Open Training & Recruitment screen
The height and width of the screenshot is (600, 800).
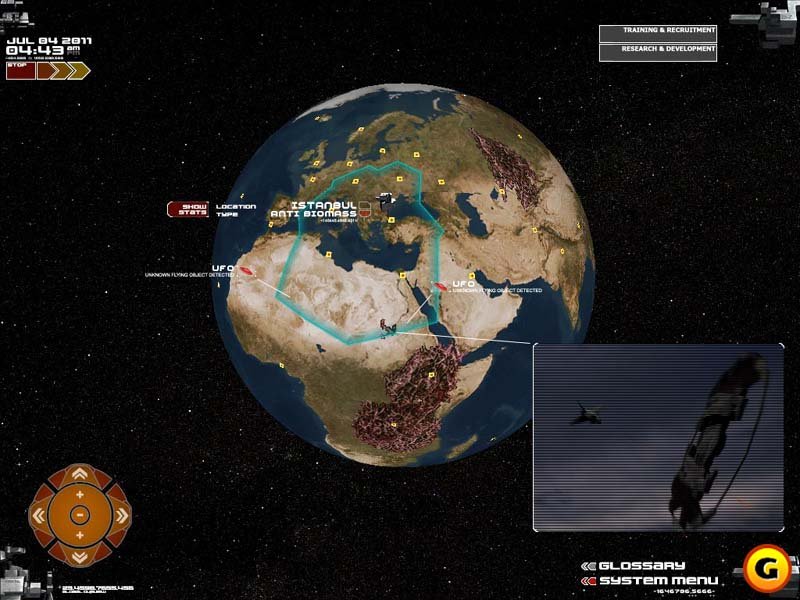[x=657, y=32]
